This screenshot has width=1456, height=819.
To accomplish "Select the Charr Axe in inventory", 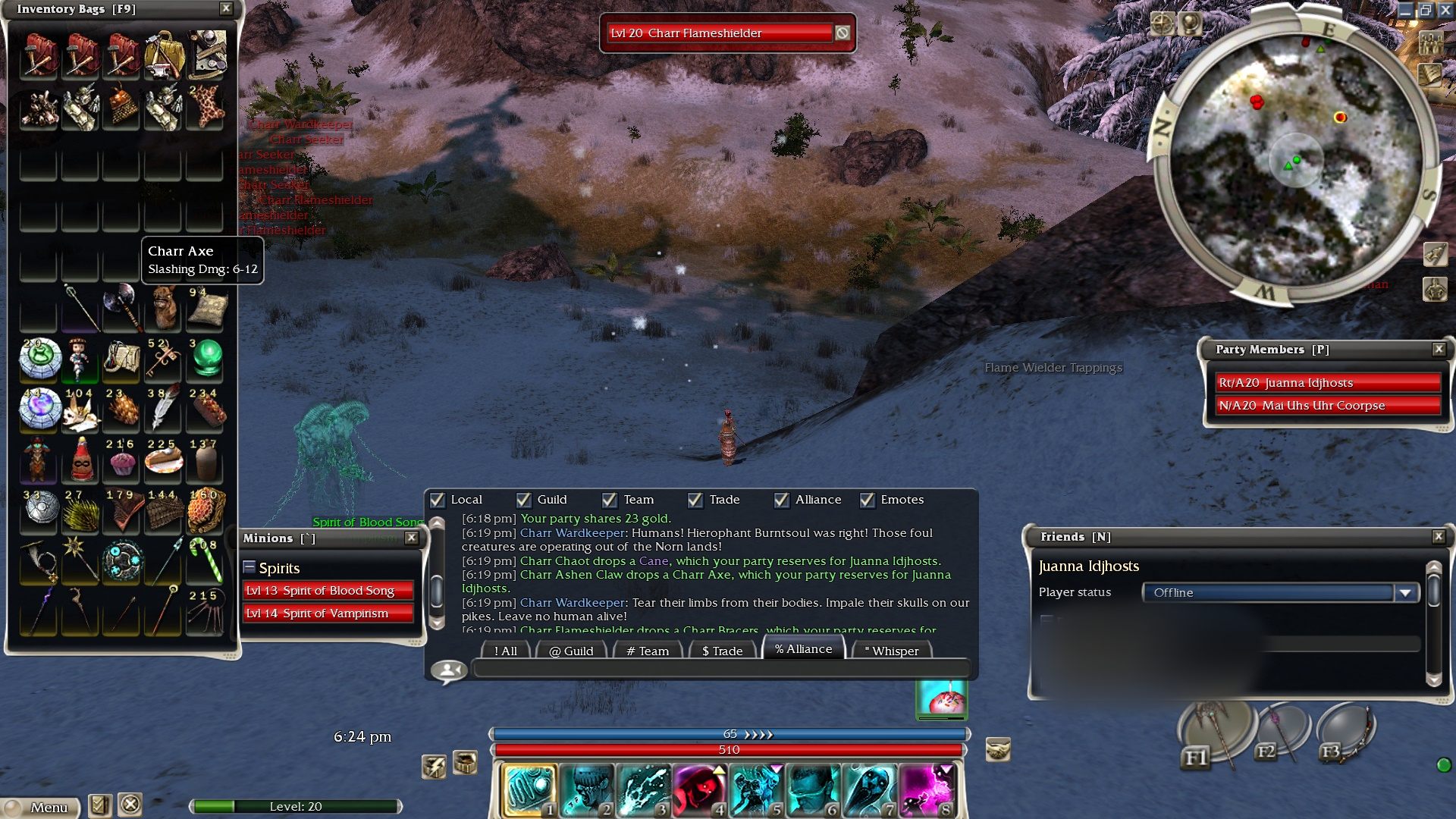I will click(x=121, y=306).
